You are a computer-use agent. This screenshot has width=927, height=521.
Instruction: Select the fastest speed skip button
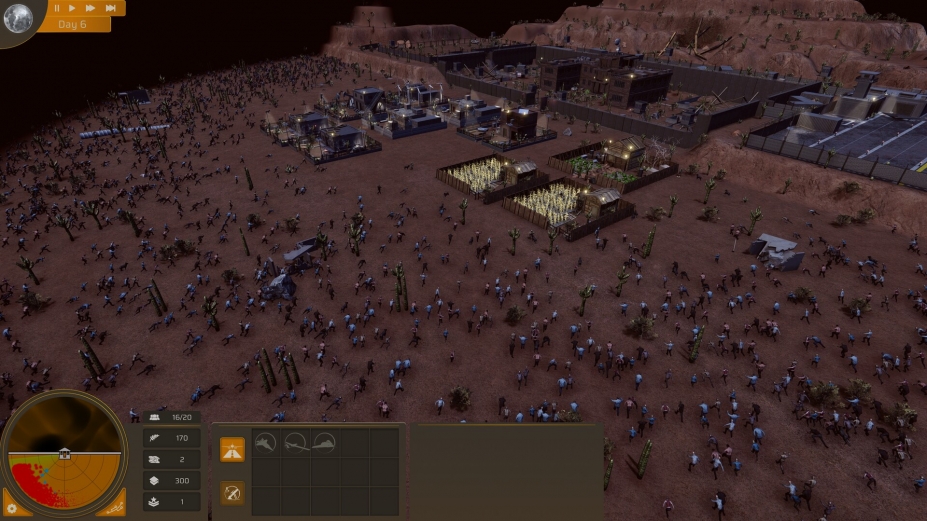pyautogui.click(x=111, y=8)
